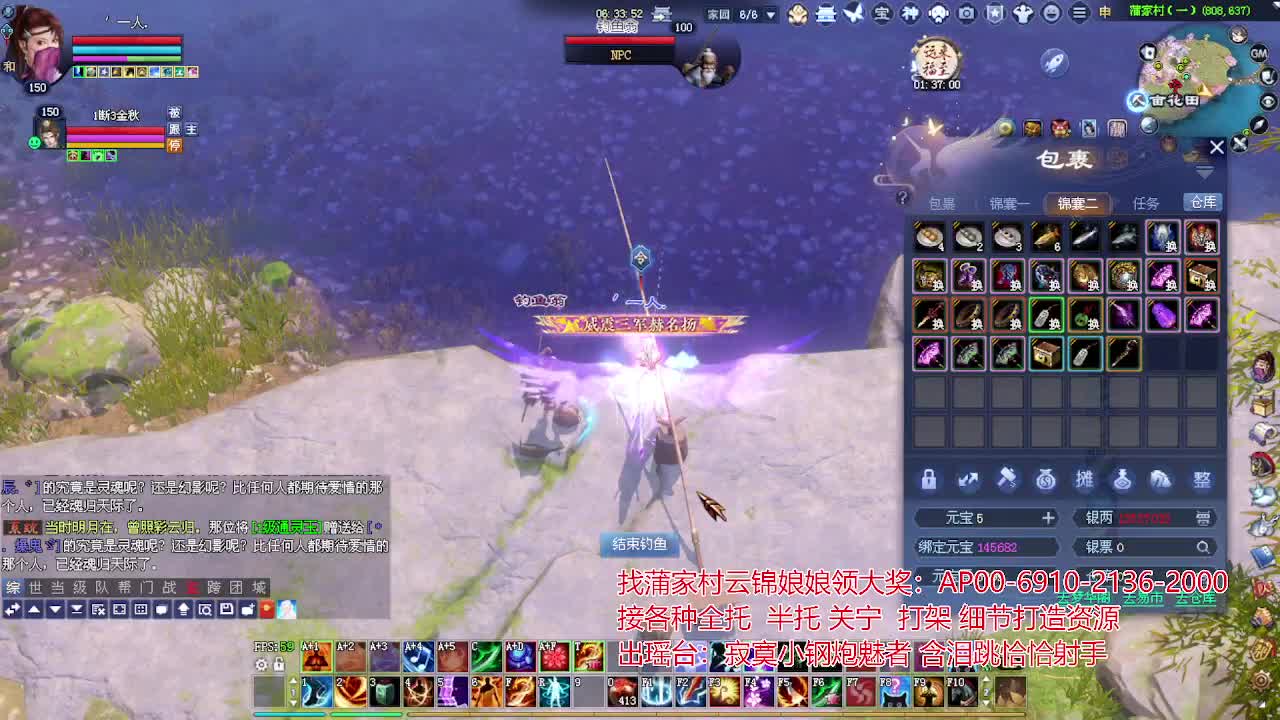
Task: Toggle the 停 button beside the party frame
Action: (x=174, y=144)
